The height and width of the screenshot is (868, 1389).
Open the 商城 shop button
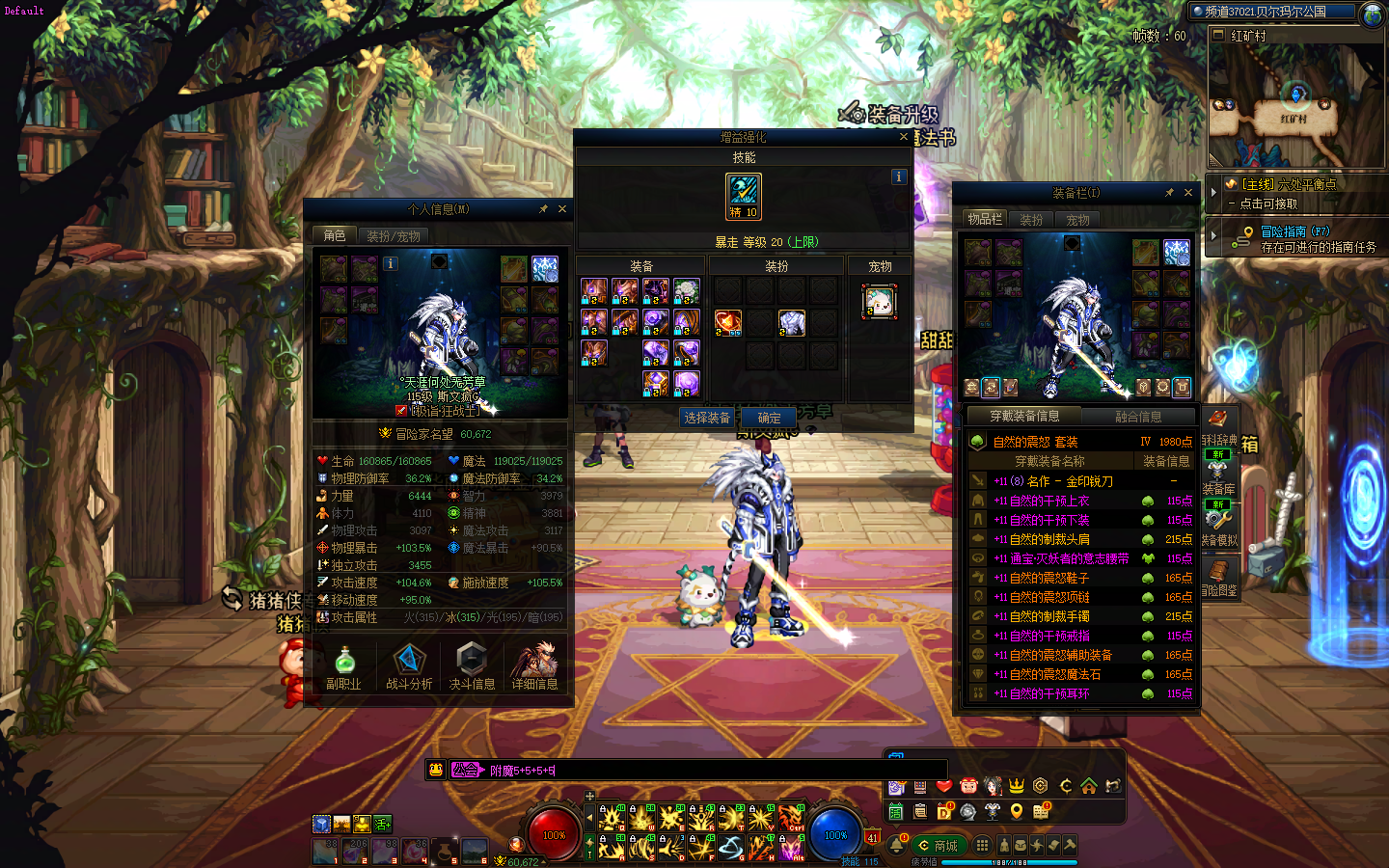pos(938,846)
